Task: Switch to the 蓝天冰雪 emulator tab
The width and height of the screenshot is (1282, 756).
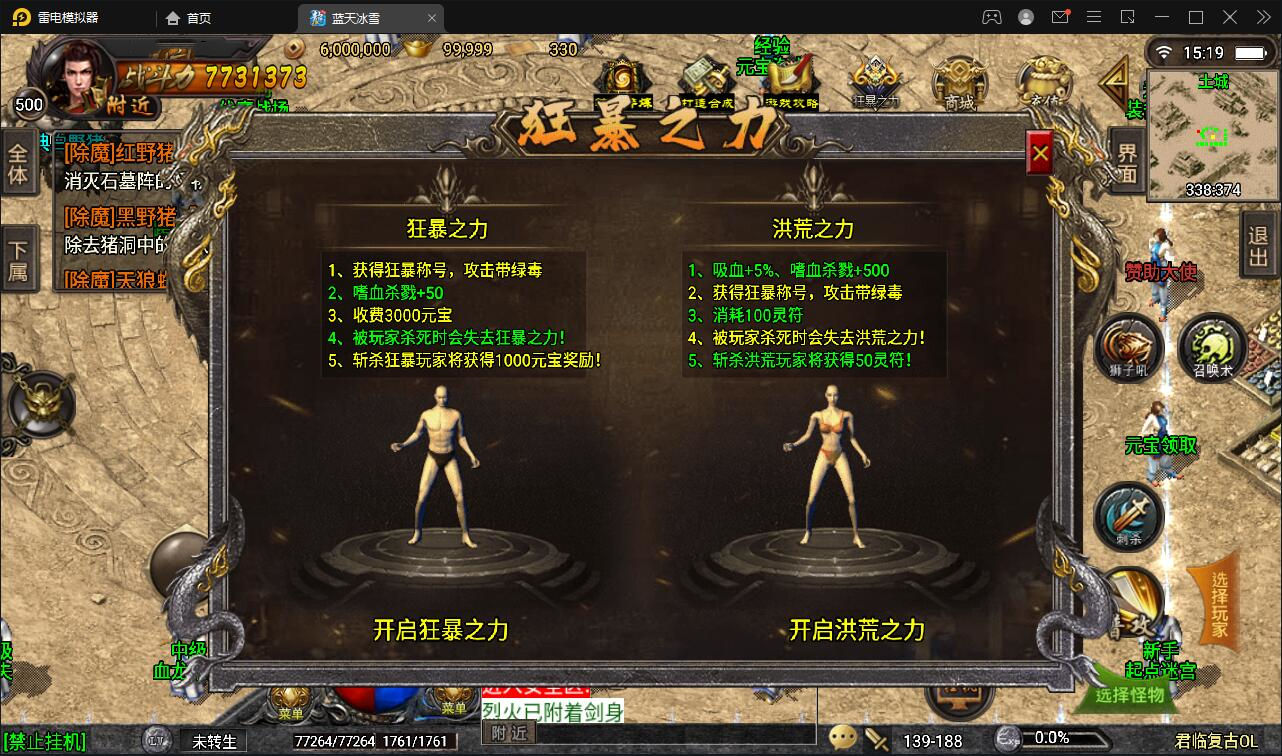Action: (358, 17)
